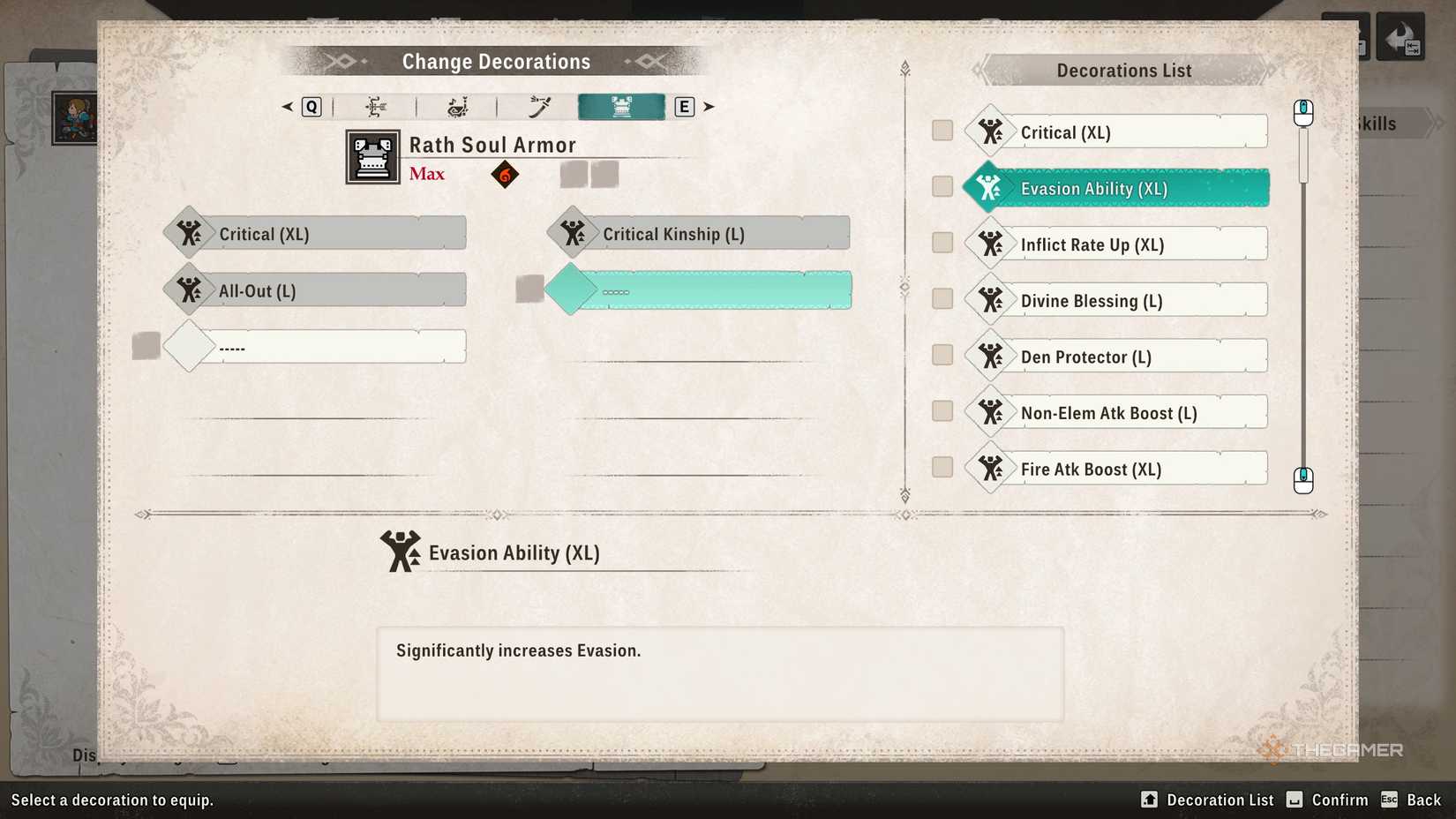The image size is (1456, 819).
Task: Toggle the checkbox beside Critical (XL)
Action: [x=941, y=130]
